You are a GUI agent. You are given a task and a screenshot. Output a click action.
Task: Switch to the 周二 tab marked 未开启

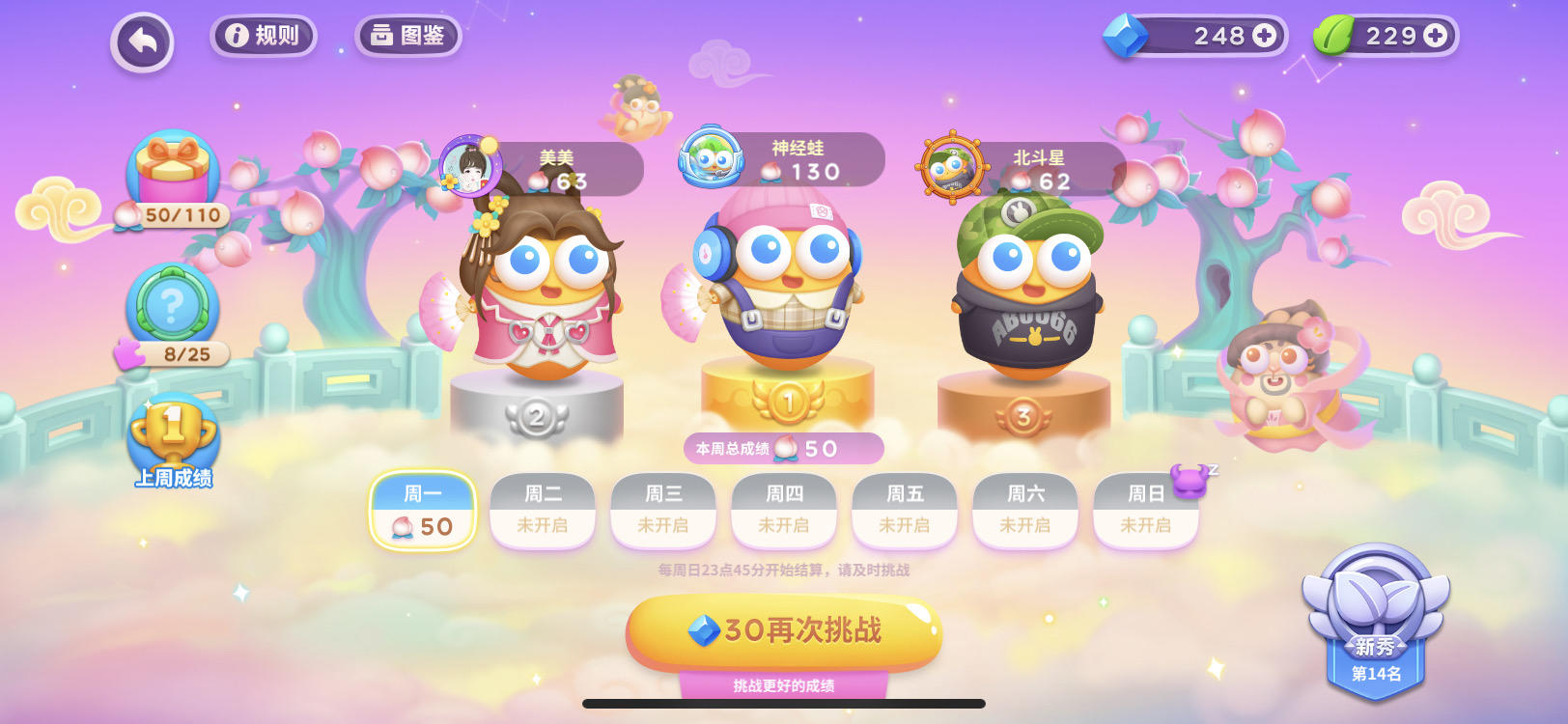(x=543, y=514)
